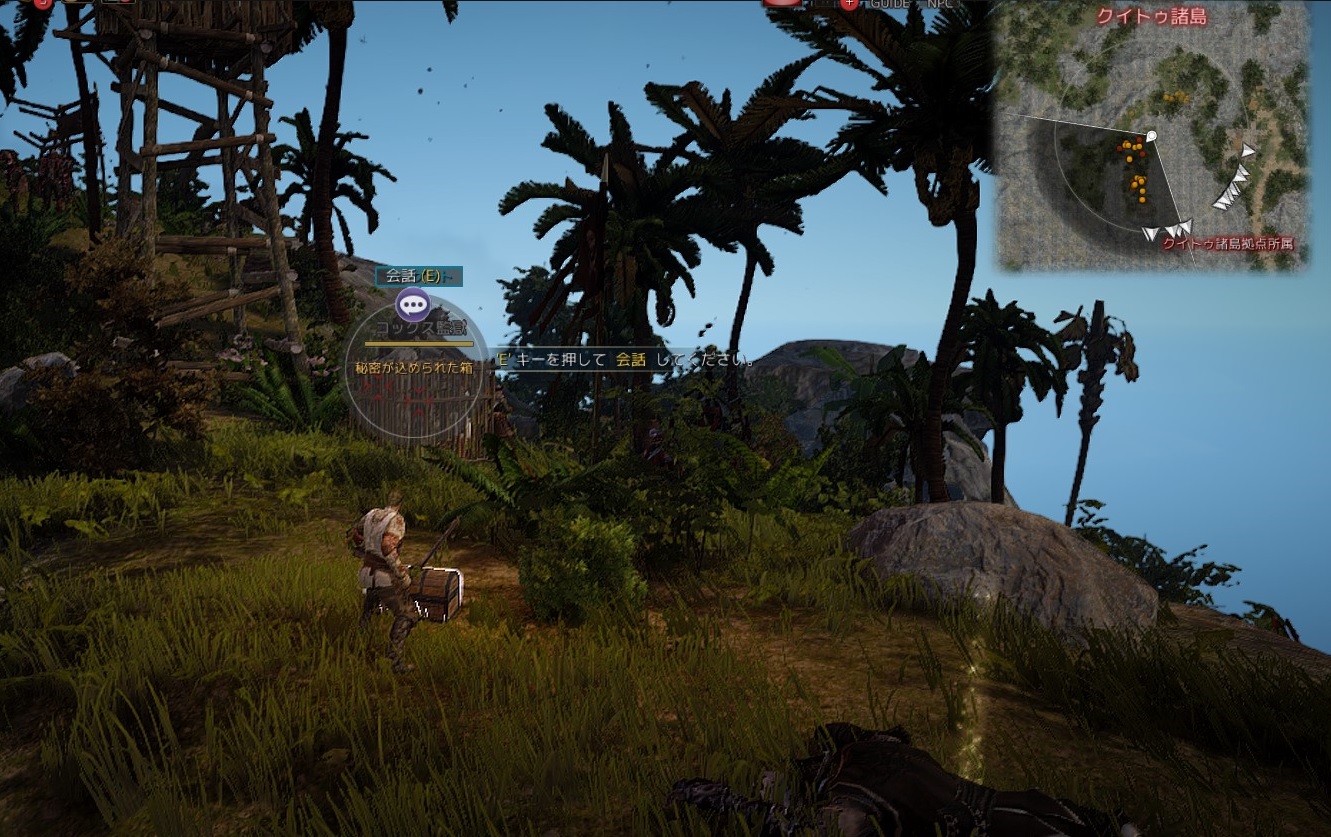
Task: Click the red plus icon beside GUIDE
Action: coord(849,4)
